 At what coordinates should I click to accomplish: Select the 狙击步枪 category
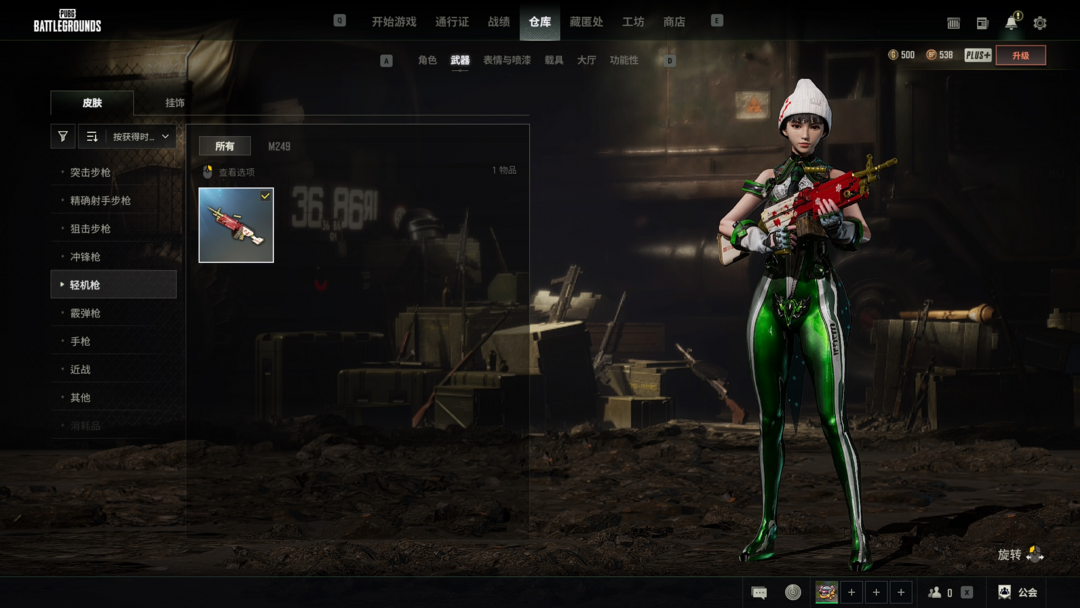pyautogui.click(x=90, y=229)
